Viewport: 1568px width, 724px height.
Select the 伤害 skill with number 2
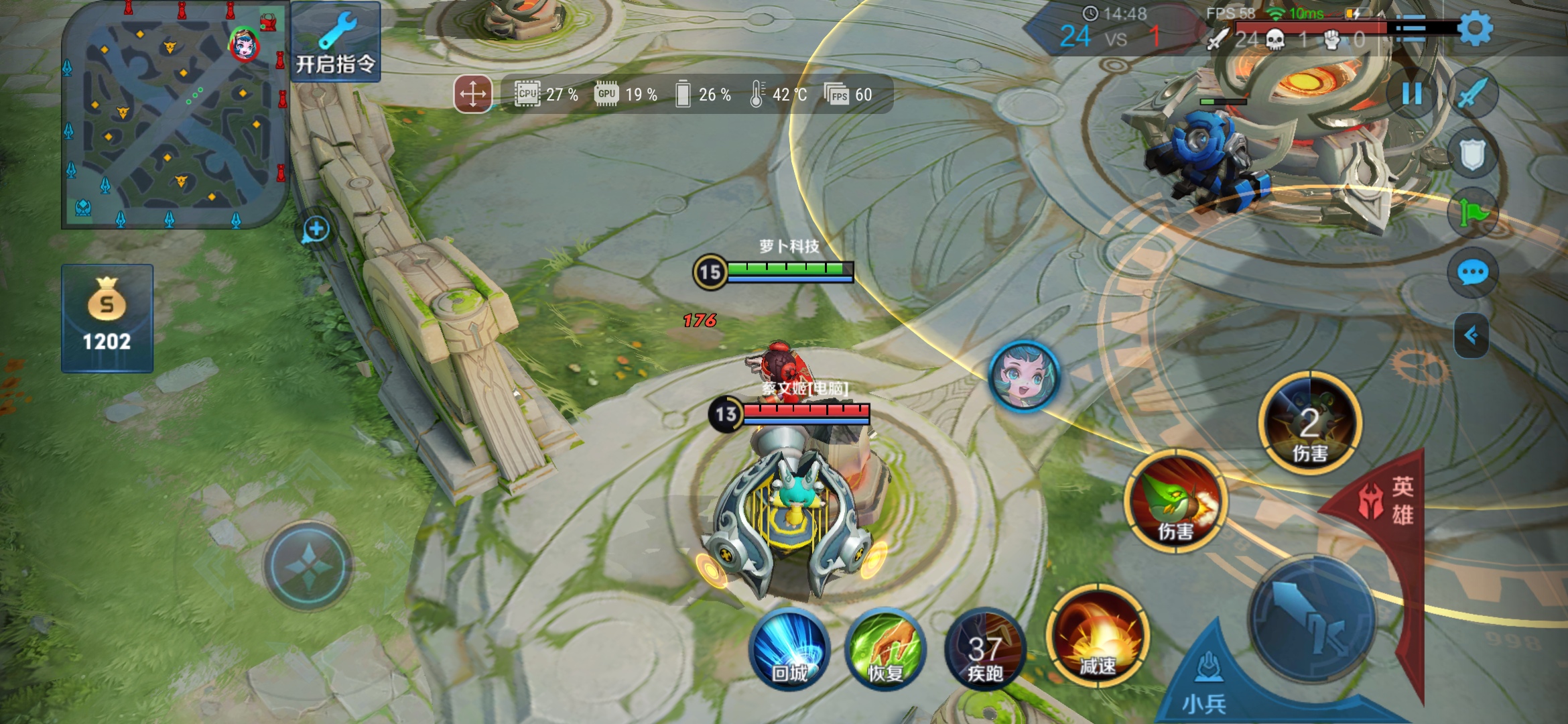click(1310, 424)
